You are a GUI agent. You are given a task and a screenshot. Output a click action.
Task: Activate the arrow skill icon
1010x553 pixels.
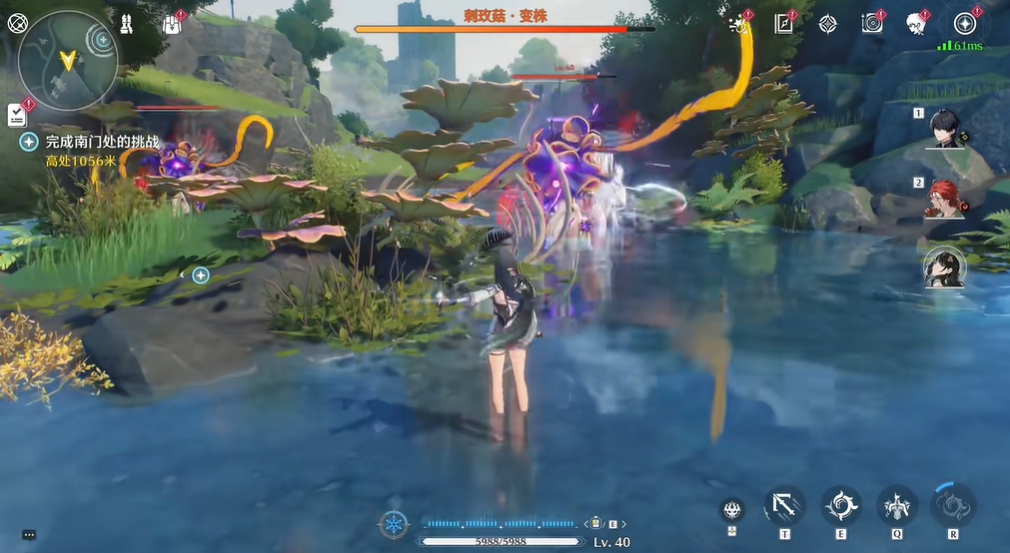pyautogui.click(x=784, y=506)
